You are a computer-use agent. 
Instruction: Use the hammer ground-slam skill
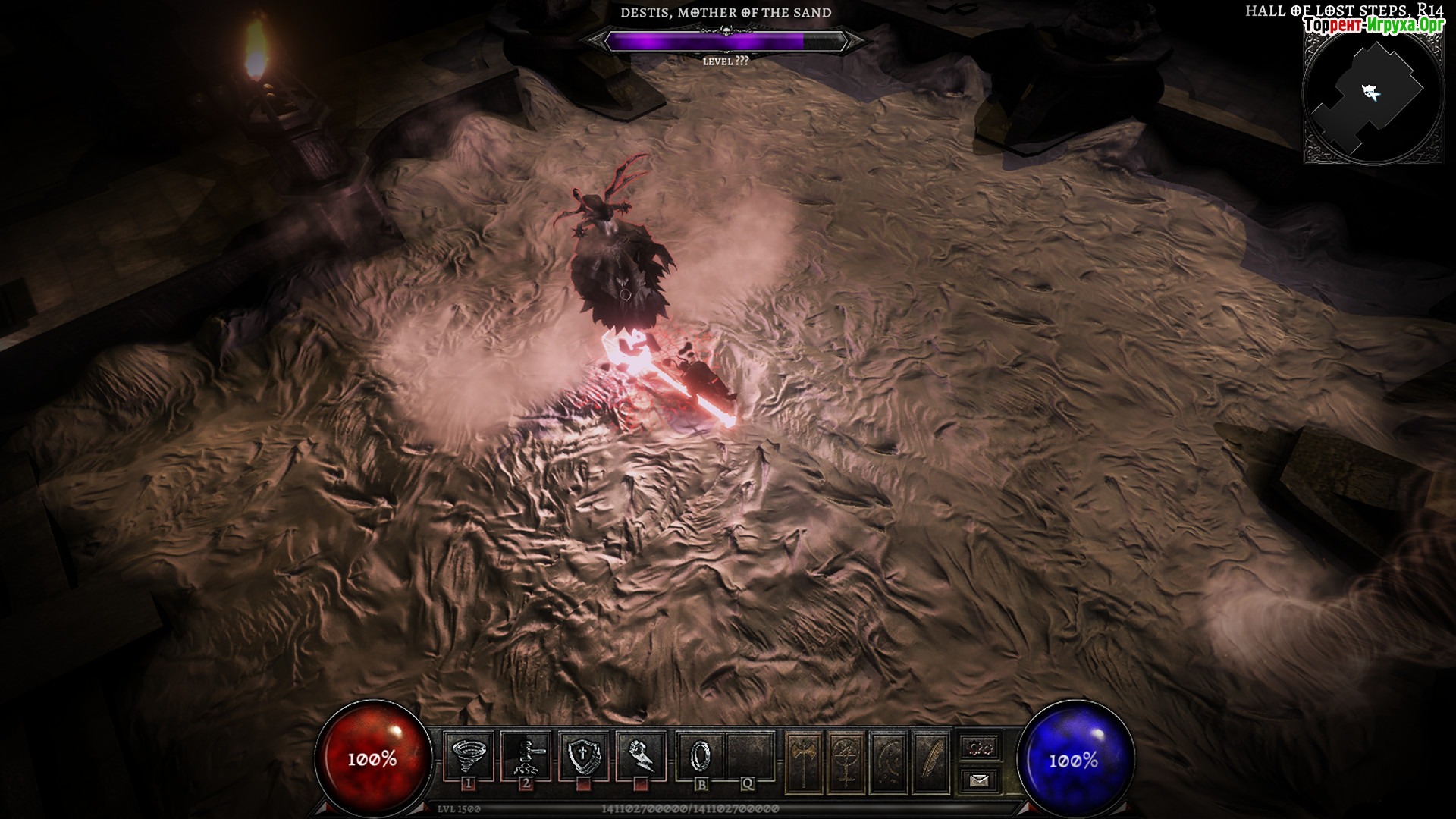(526, 755)
